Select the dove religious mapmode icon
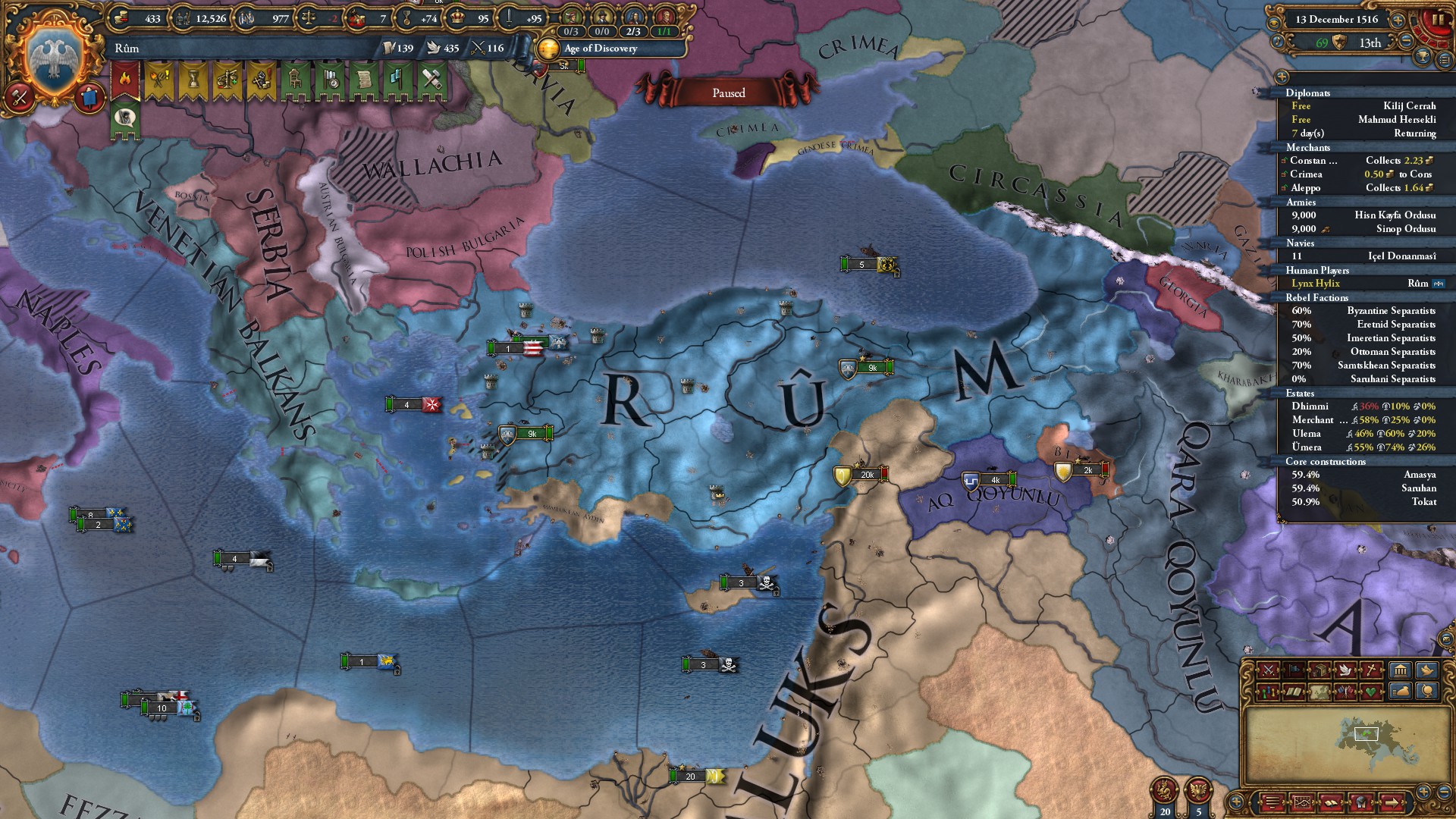The width and height of the screenshot is (1456, 819). 1345,671
